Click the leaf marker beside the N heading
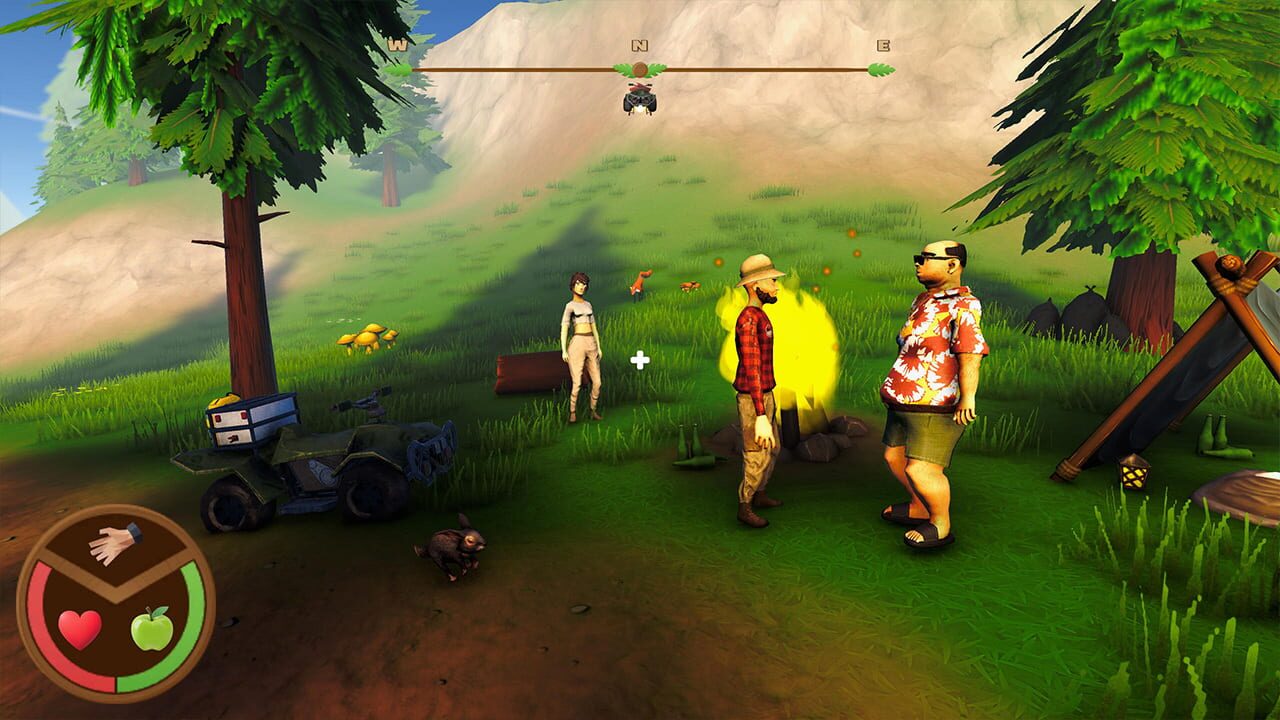Image resolution: width=1280 pixels, height=720 pixels. [623, 68]
